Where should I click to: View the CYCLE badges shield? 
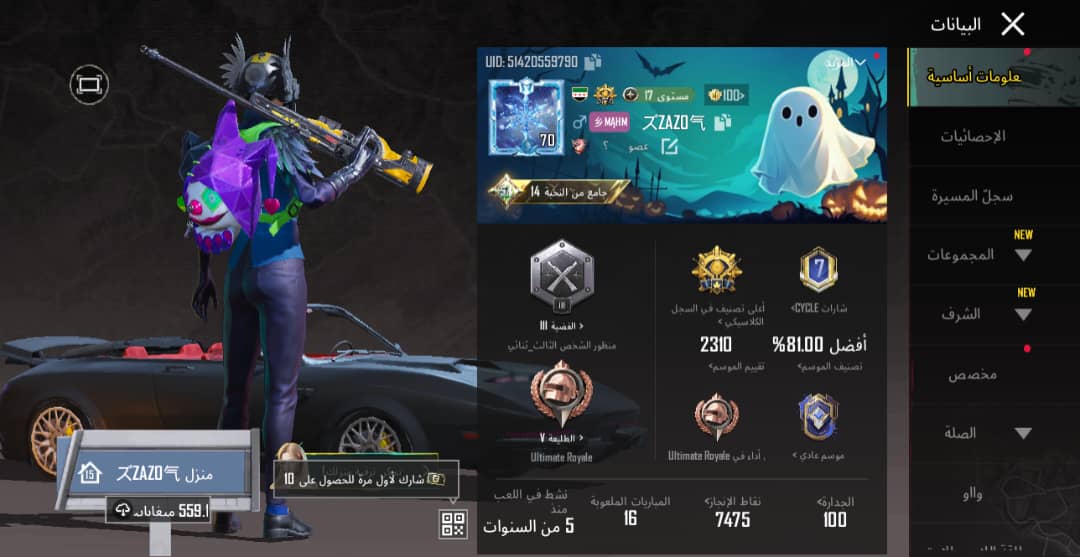pyautogui.click(x=818, y=270)
